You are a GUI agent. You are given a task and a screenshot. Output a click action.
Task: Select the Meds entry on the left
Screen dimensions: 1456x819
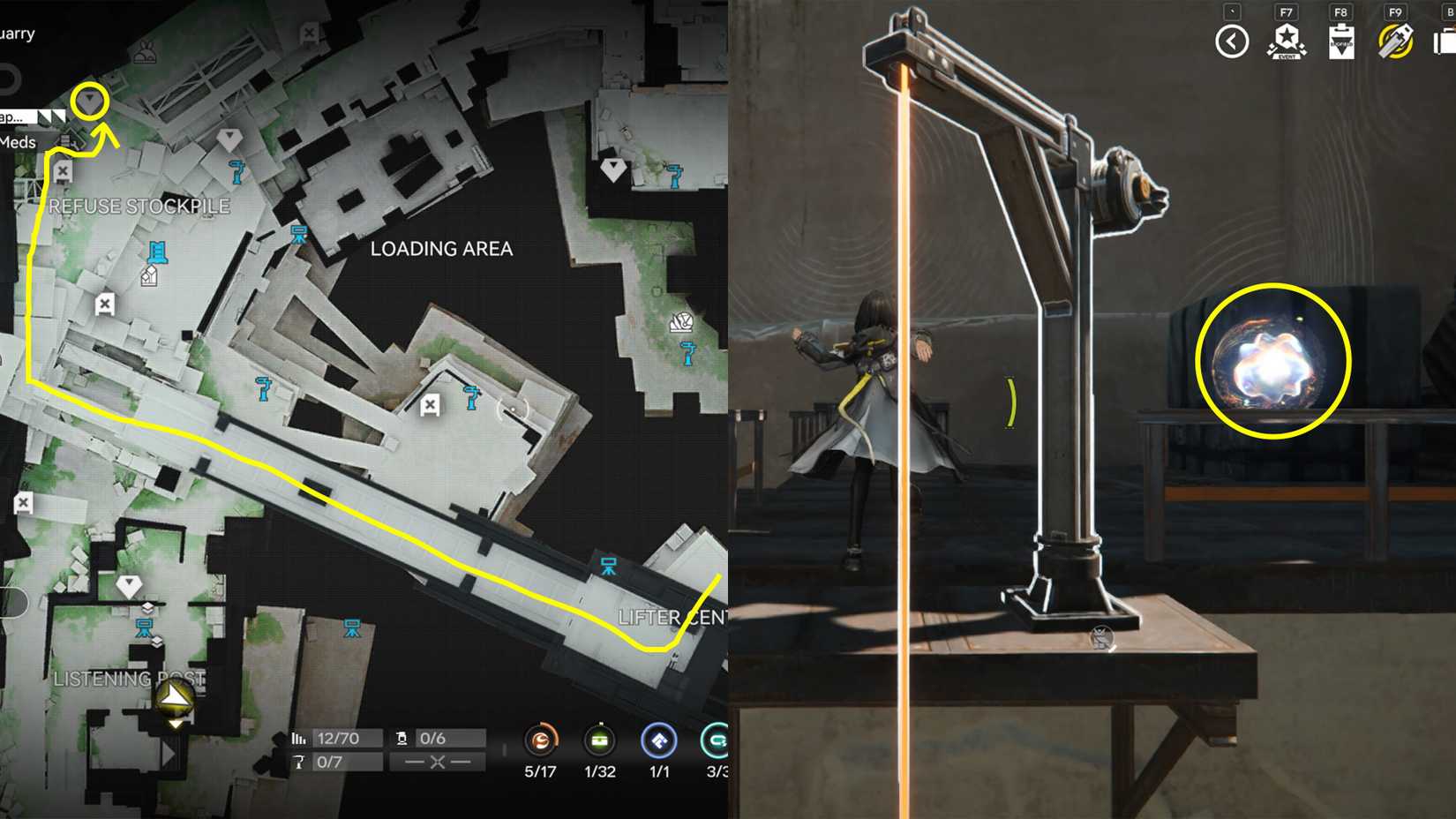pyautogui.click(x=16, y=141)
